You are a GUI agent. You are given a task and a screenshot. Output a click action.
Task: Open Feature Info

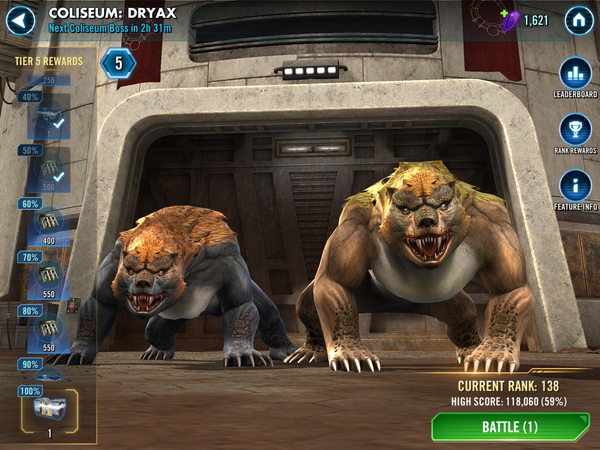click(574, 186)
